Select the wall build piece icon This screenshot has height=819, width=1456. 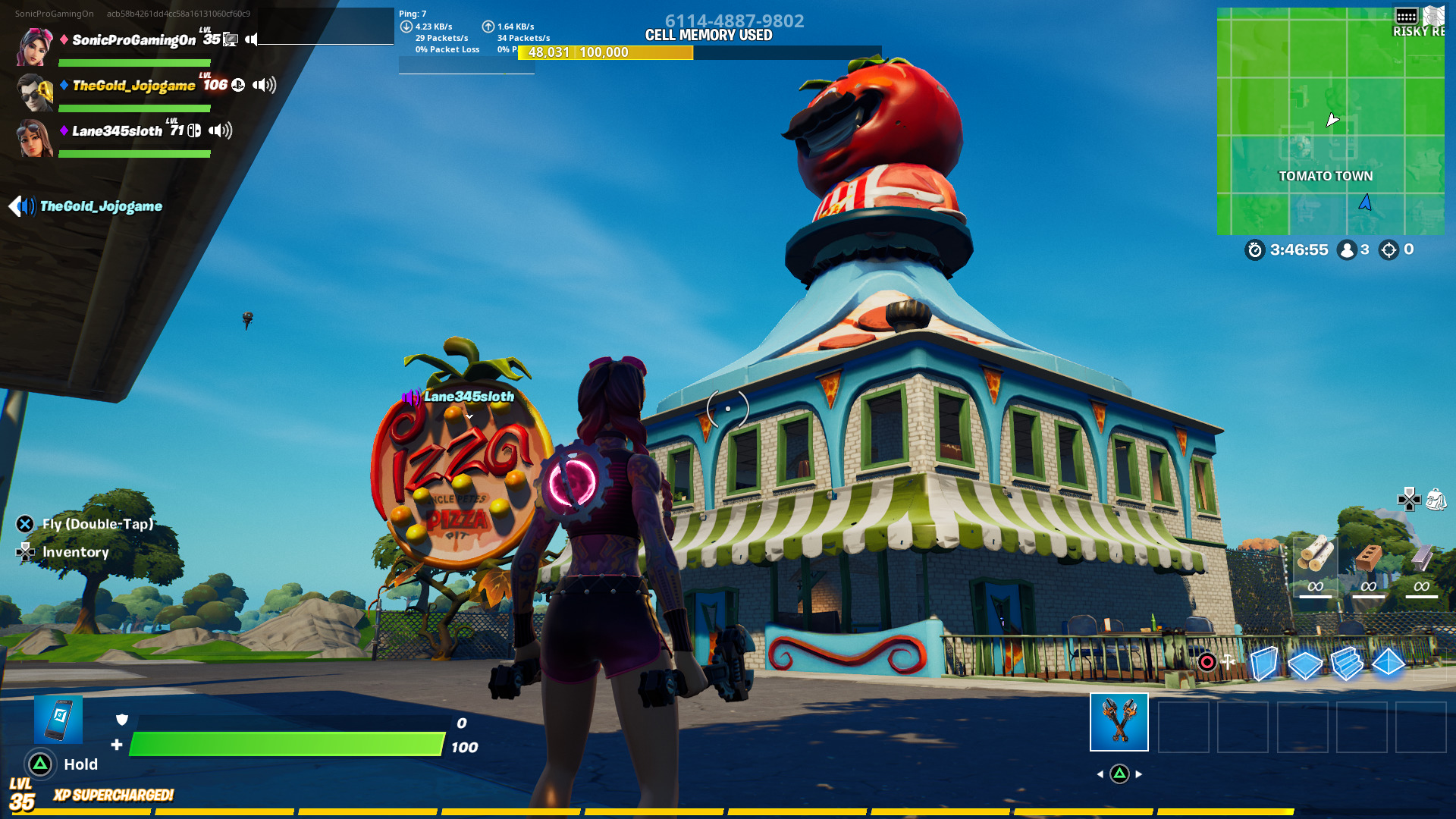click(1264, 664)
